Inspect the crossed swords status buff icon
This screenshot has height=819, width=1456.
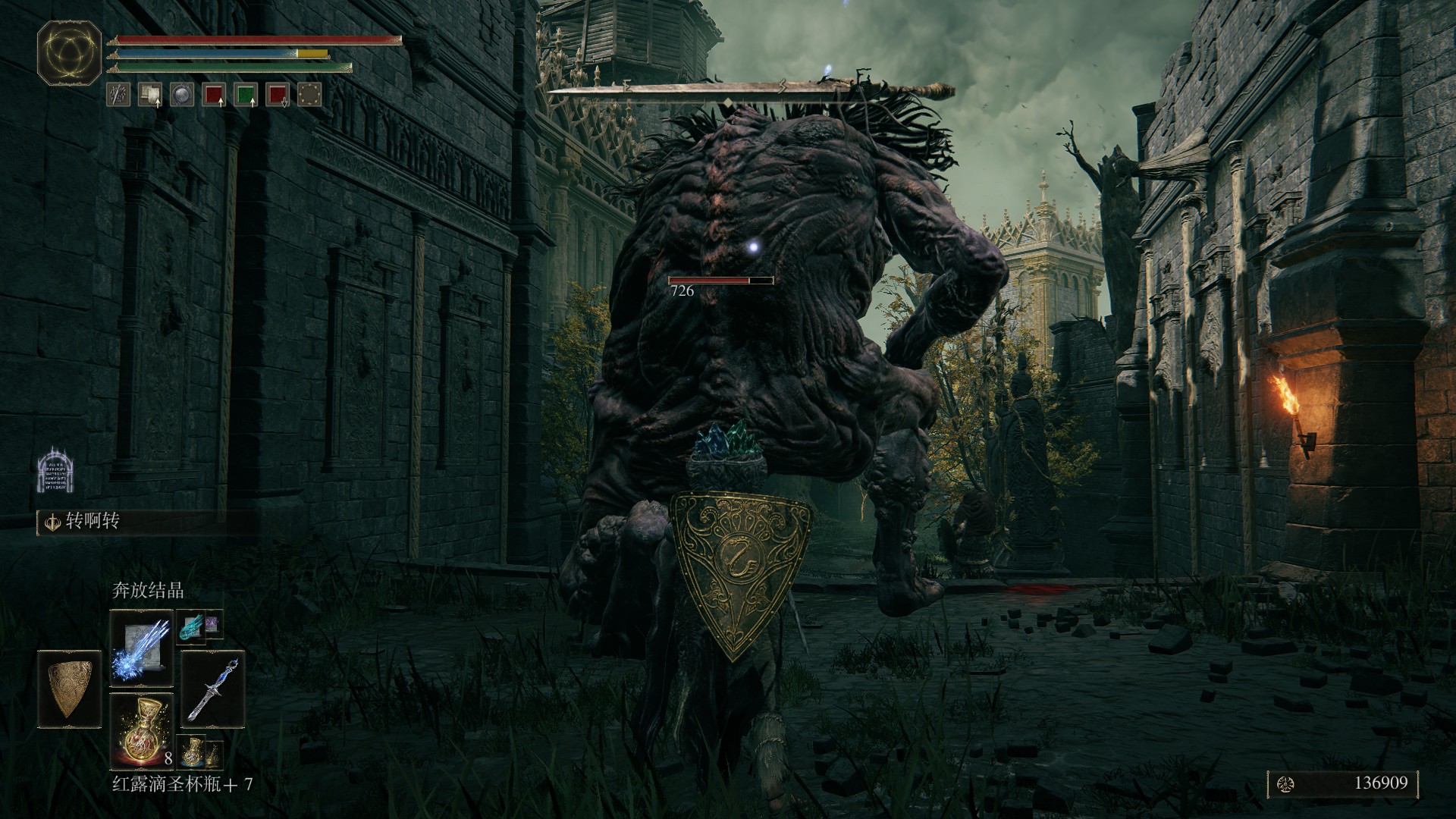118,94
